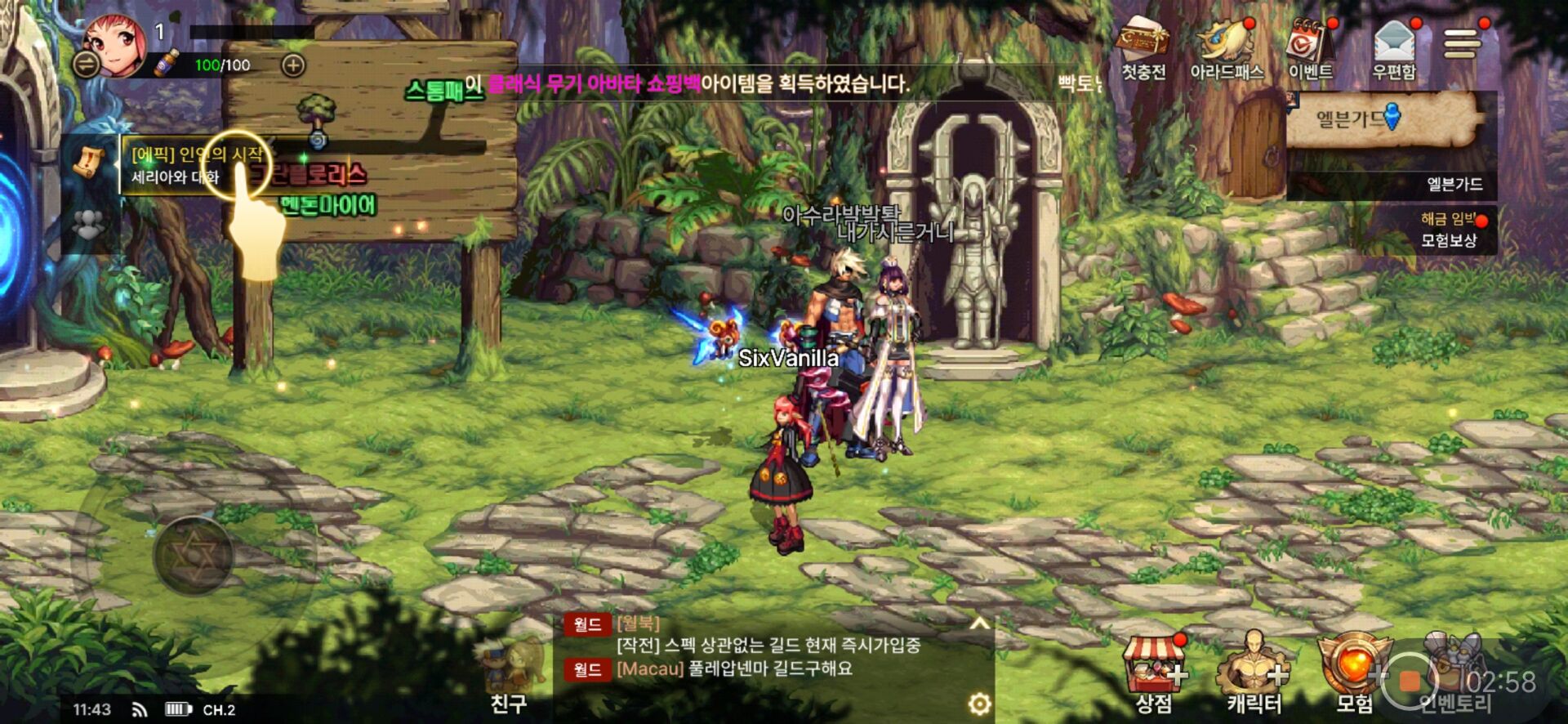Add fatigue with the plus button
Screen dimensions: 1568x724
293,65
